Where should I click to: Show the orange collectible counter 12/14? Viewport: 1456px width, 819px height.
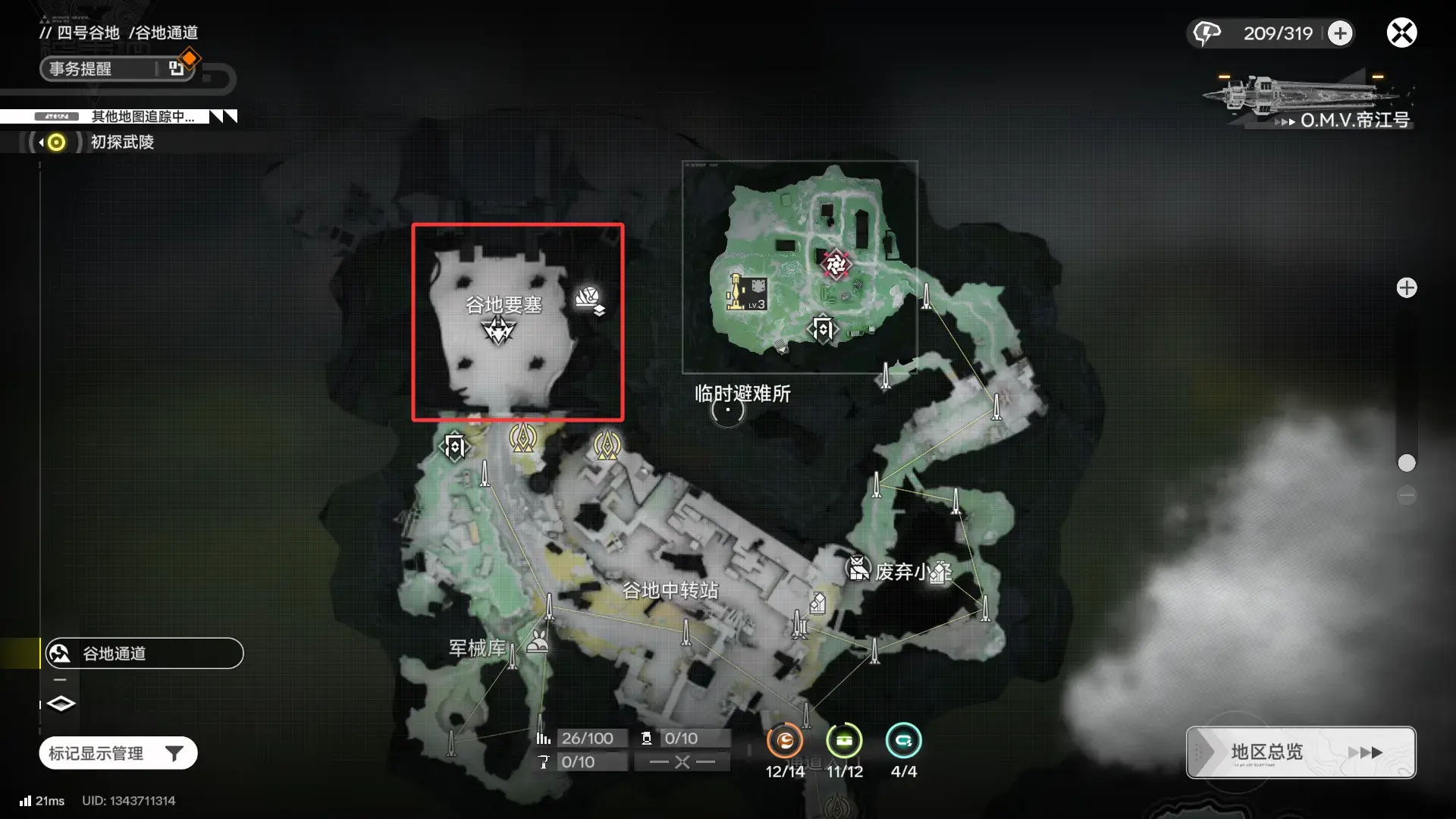(785, 741)
